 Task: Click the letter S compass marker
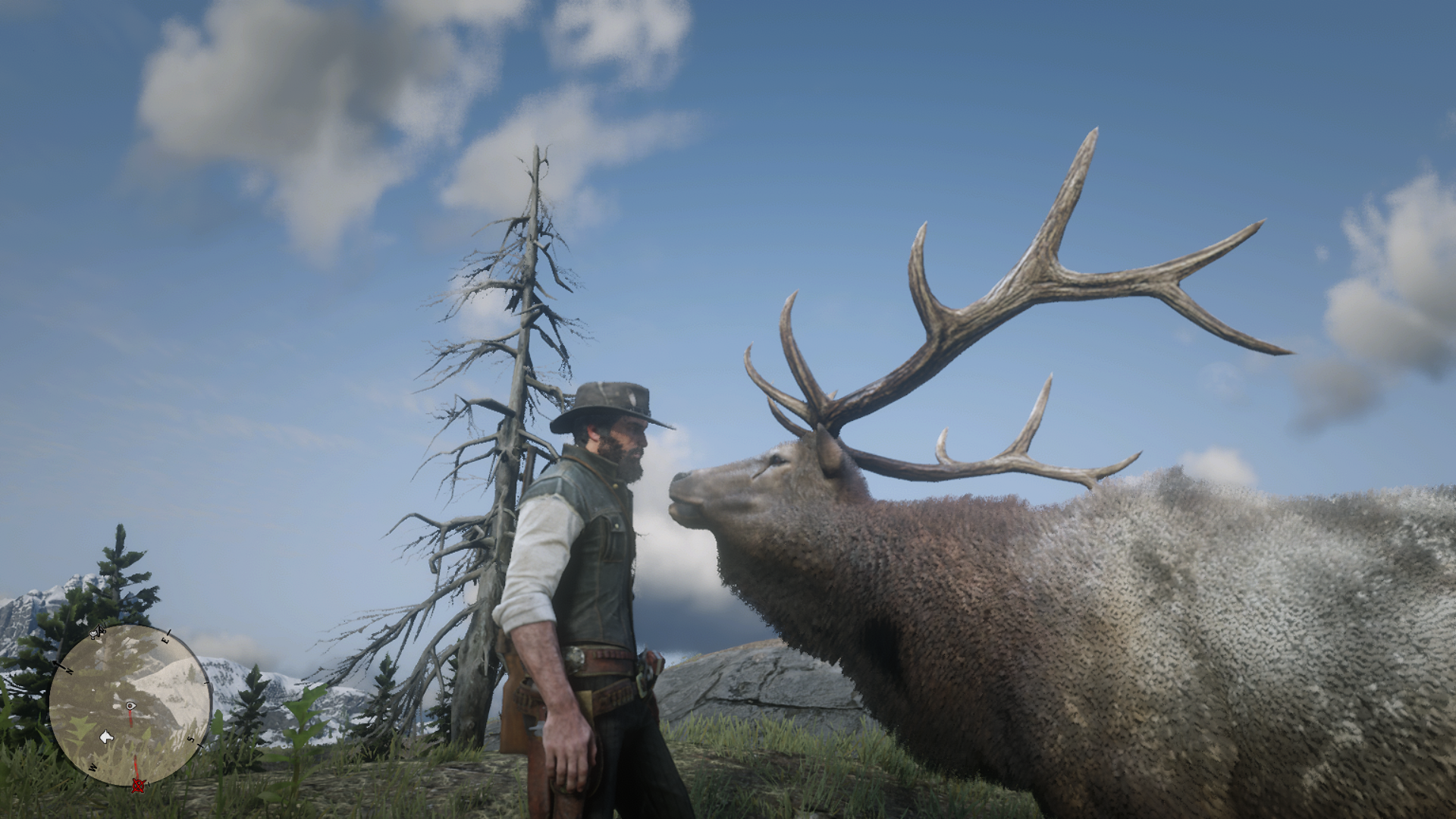coord(190,739)
